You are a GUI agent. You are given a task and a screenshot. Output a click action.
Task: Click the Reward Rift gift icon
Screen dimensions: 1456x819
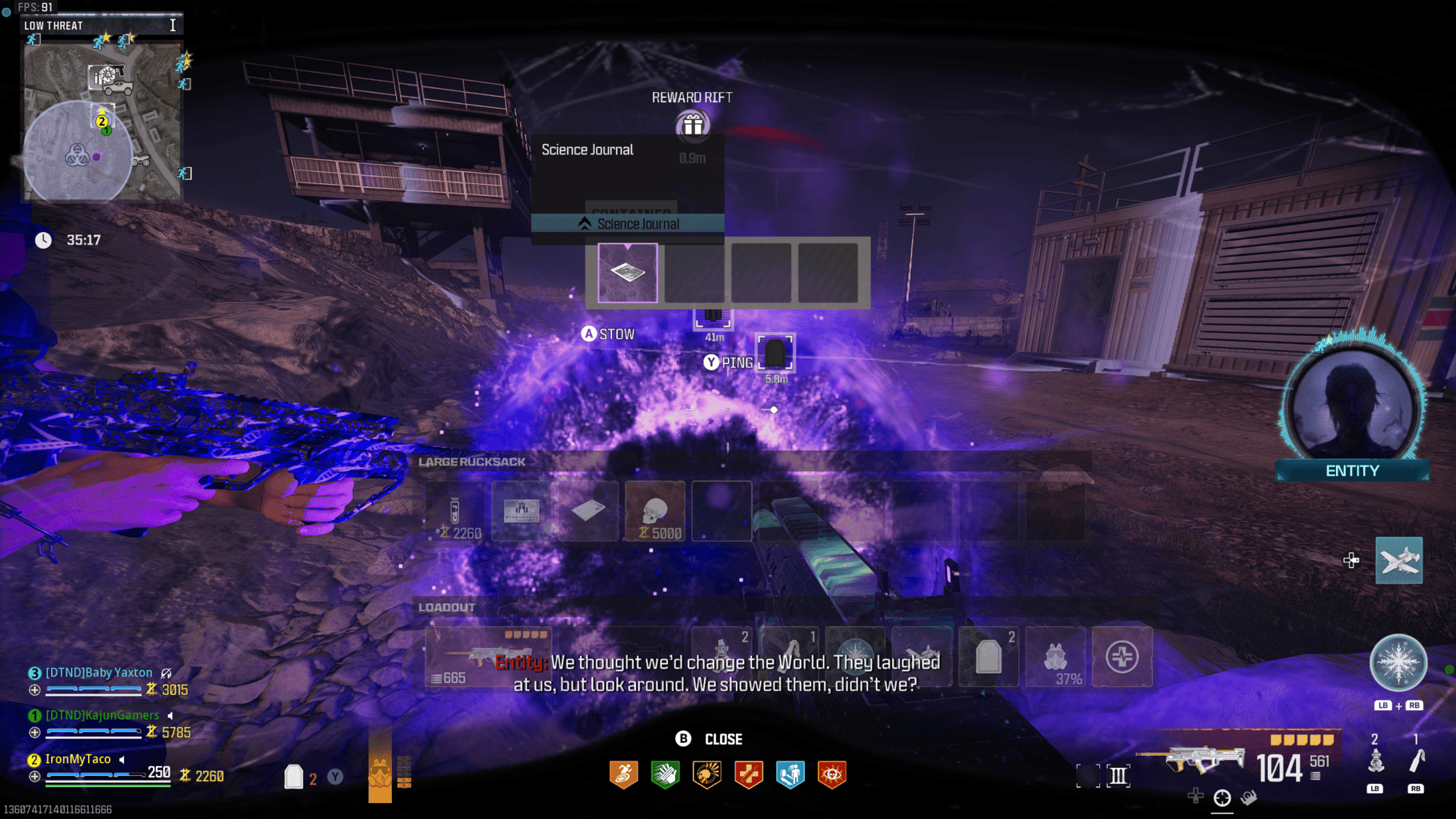(x=693, y=125)
